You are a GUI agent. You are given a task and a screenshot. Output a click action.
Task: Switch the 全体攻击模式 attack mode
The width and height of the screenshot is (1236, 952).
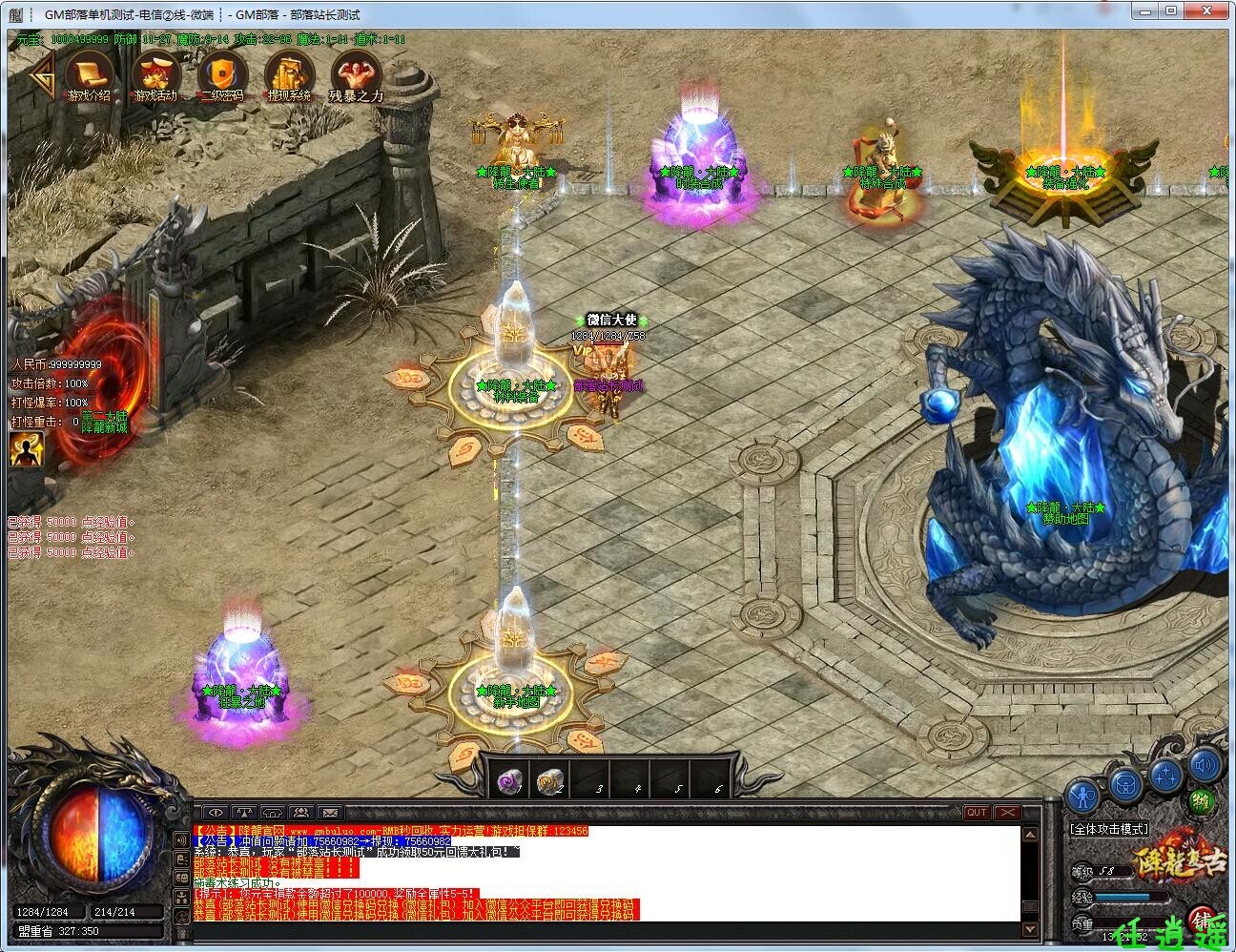coord(1109,829)
